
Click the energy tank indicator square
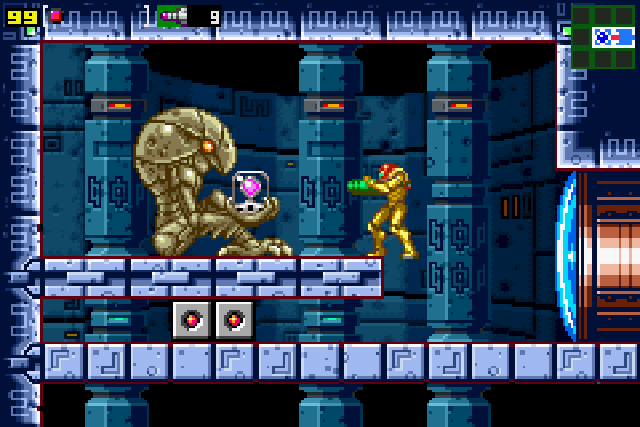click(x=56, y=16)
